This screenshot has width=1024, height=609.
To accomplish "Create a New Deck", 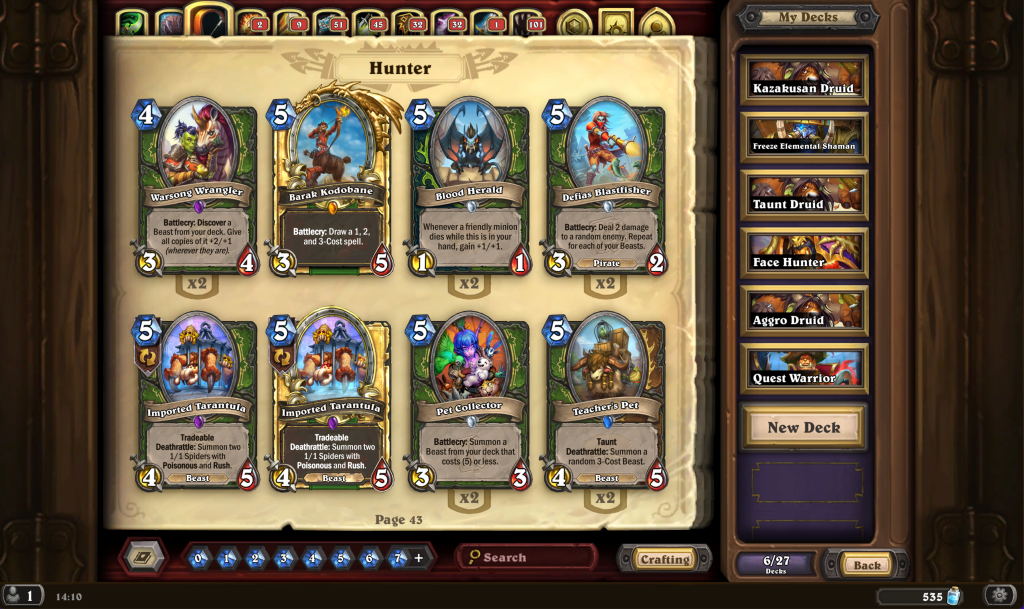I will tap(804, 427).
